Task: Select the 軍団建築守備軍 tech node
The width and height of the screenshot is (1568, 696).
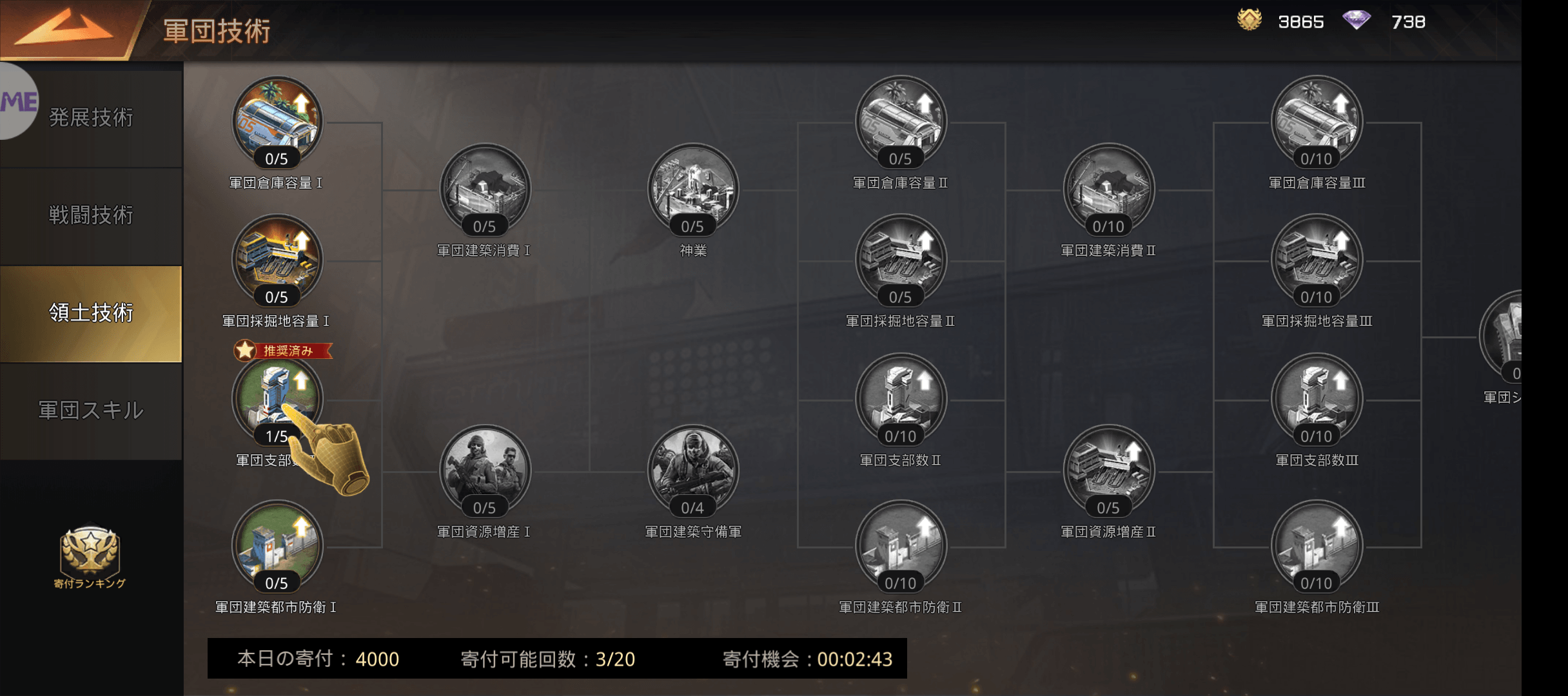Action: point(692,471)
